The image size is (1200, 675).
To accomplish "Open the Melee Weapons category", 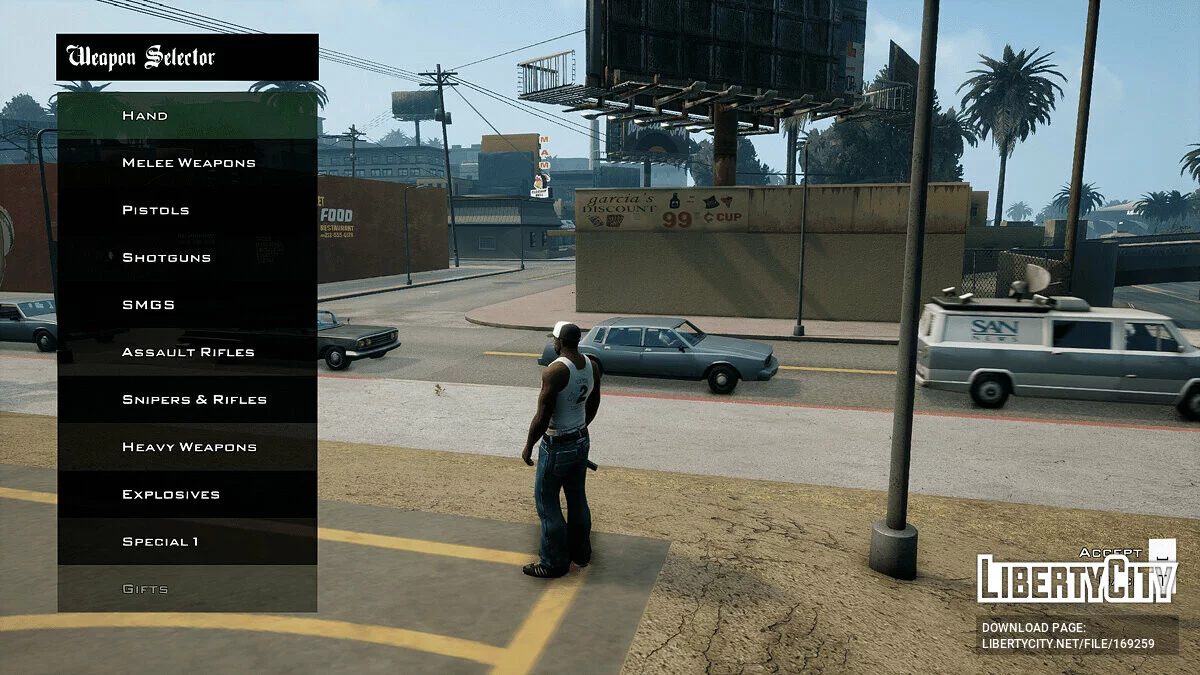I will (188, 163).
